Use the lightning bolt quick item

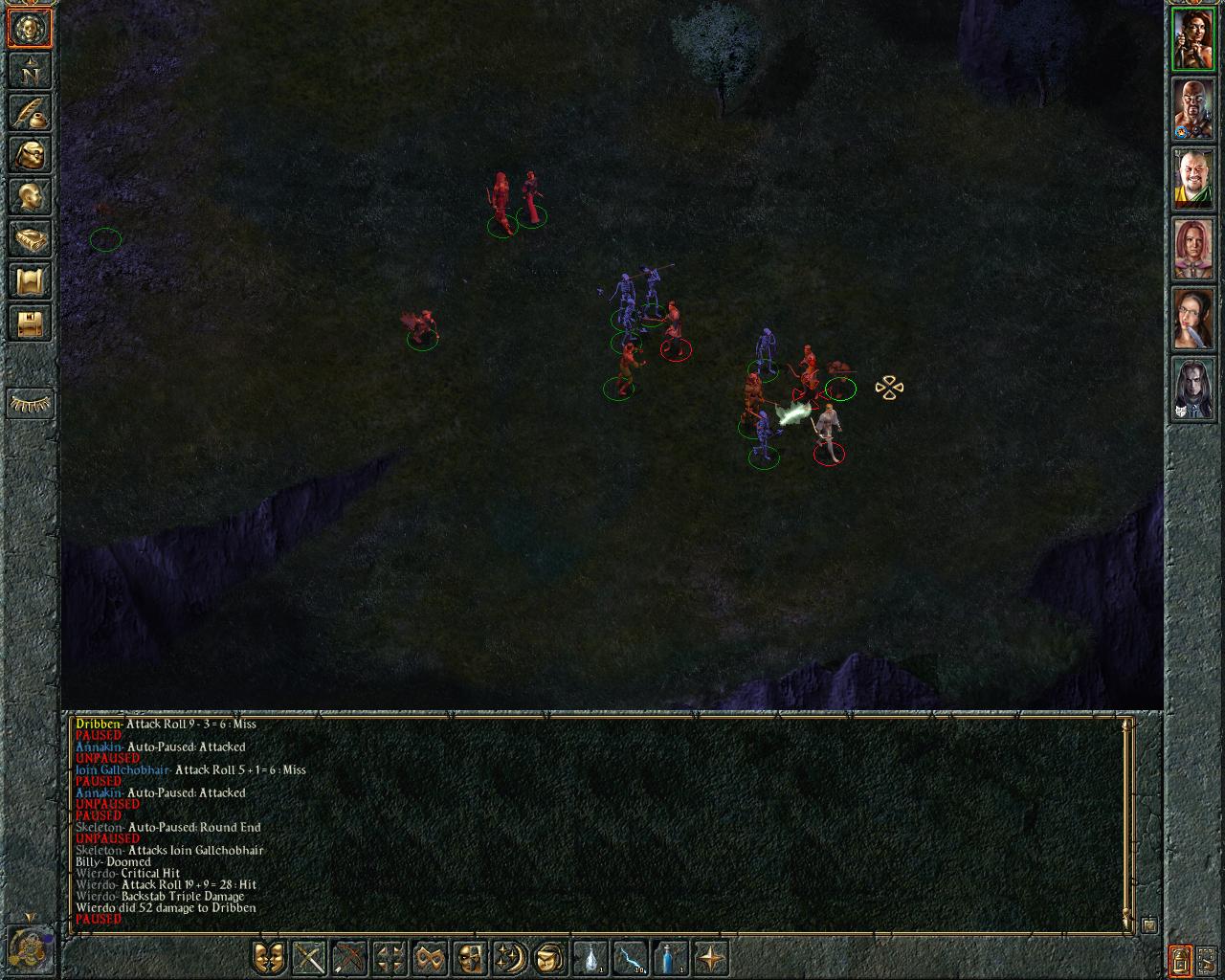630,957
